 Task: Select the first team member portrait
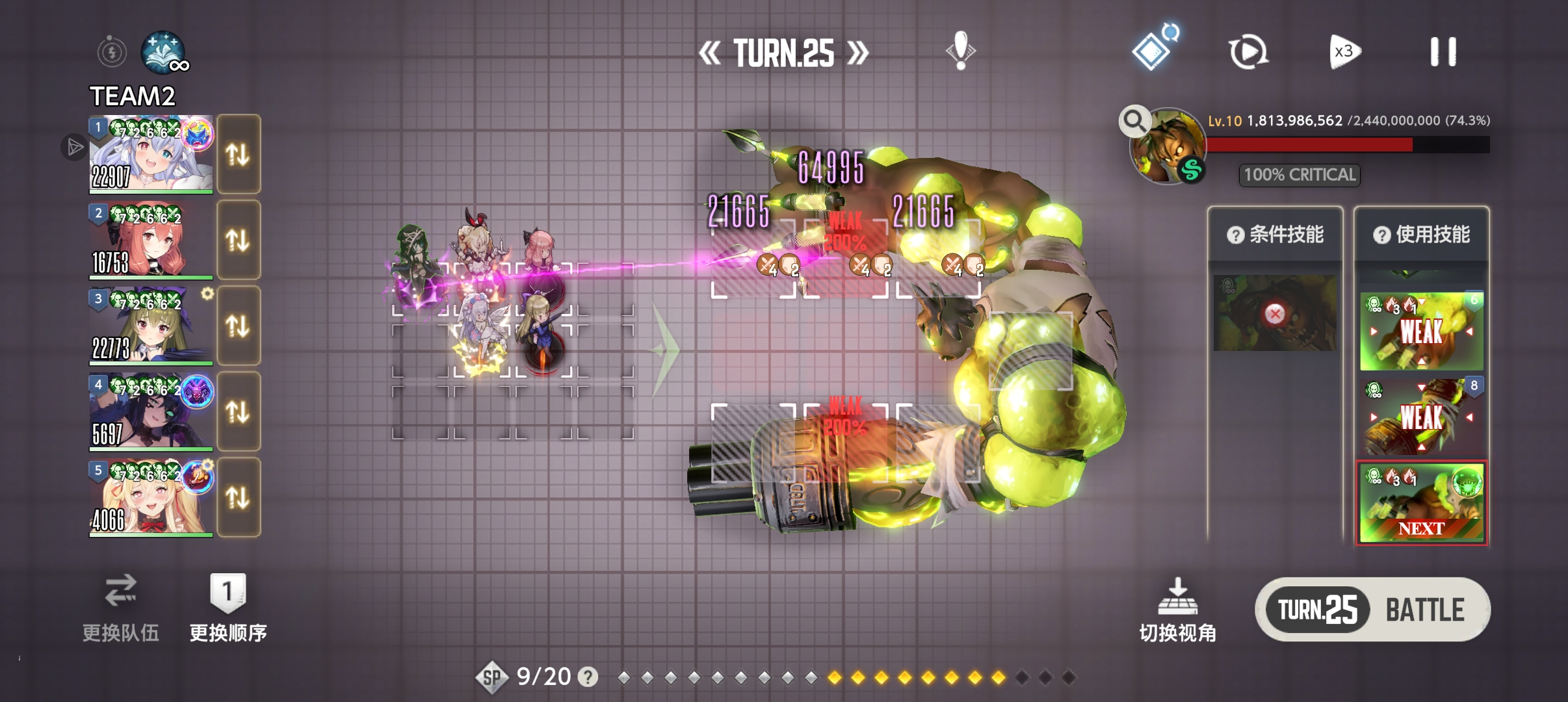pos(151,155)
